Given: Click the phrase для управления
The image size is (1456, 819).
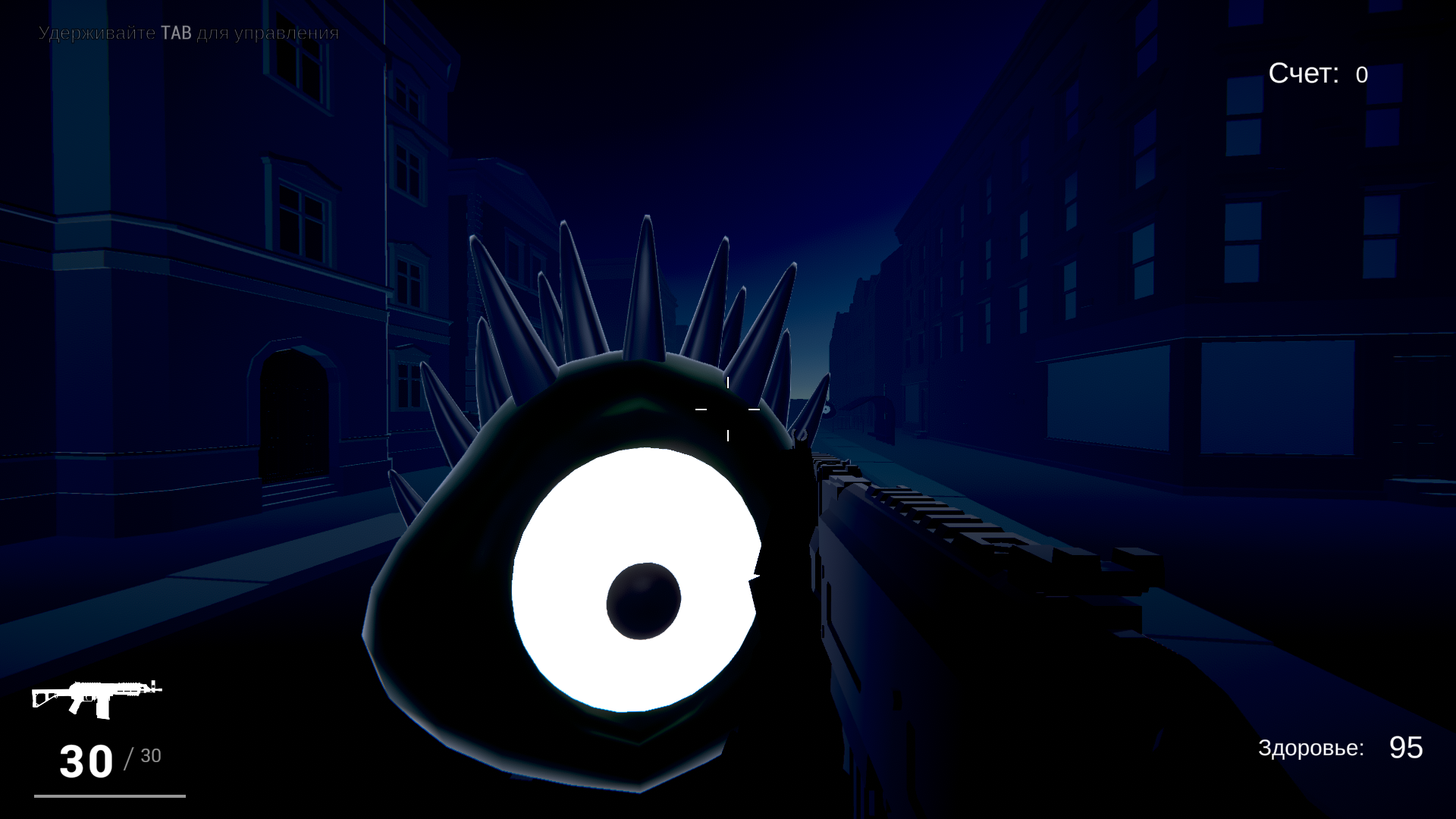Looking at the screenshot, I should click(x=267, y=33).
